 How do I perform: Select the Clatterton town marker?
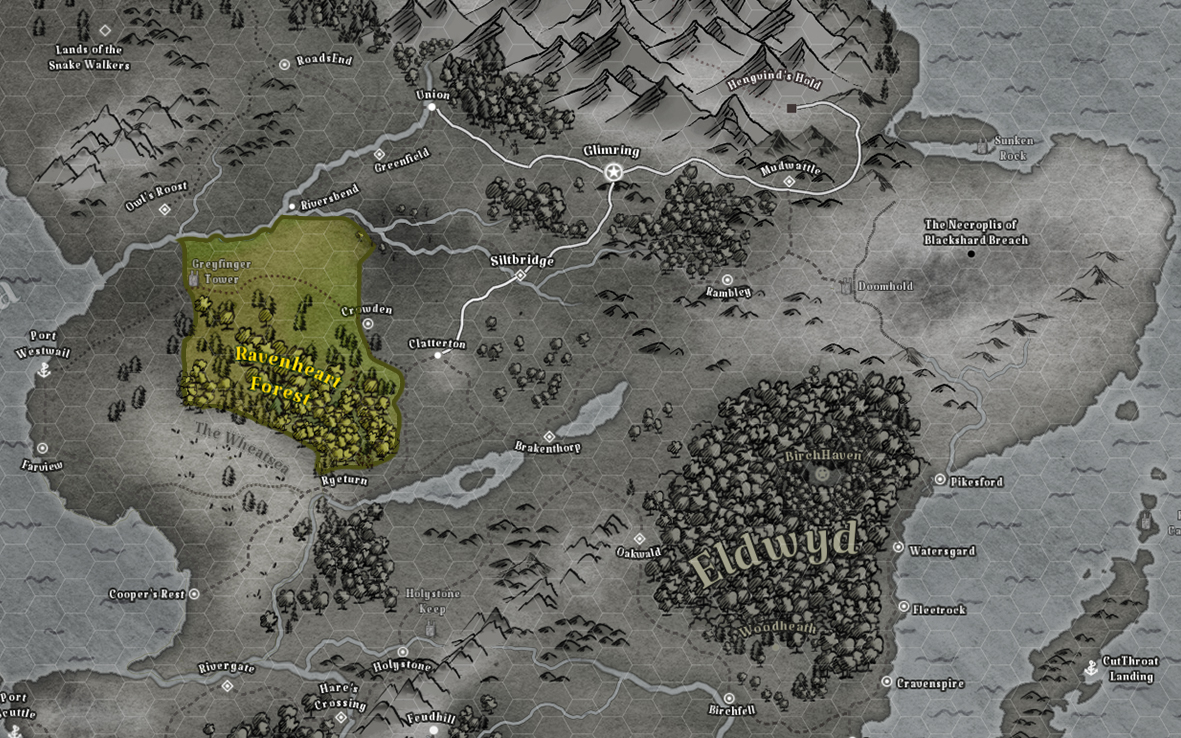(x=438, y=355)
